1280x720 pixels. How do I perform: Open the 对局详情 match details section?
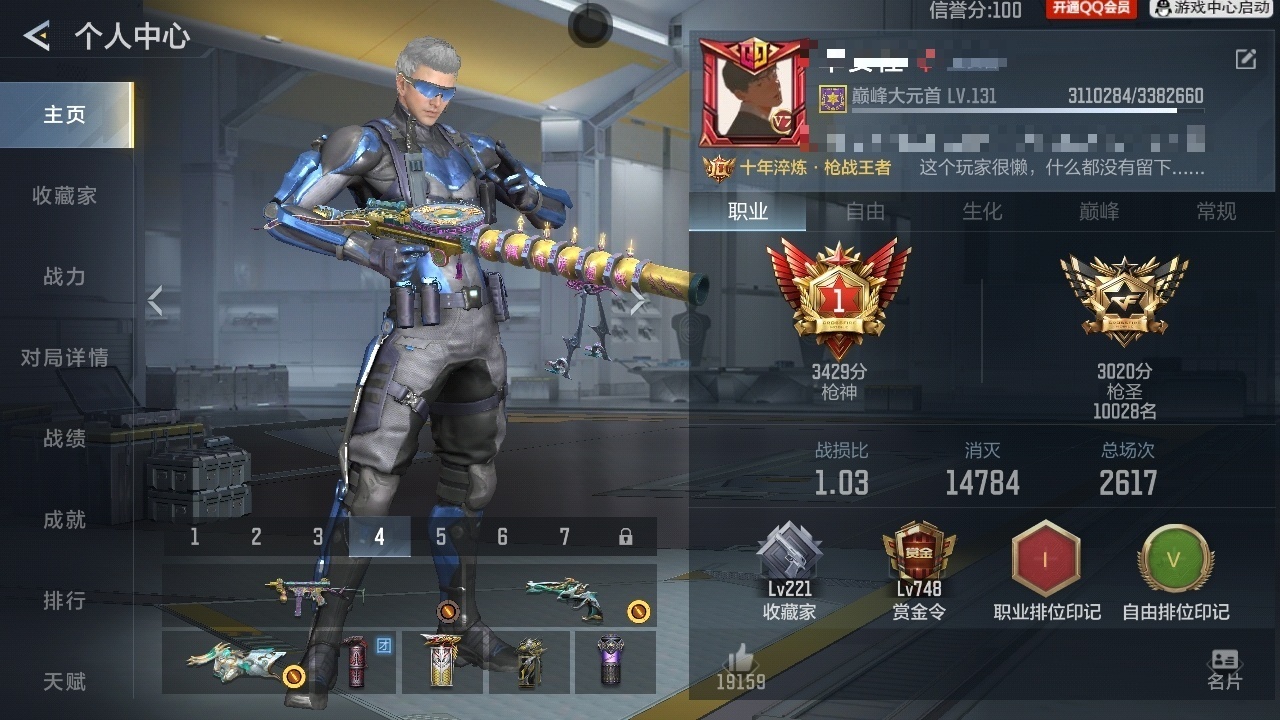65,358
